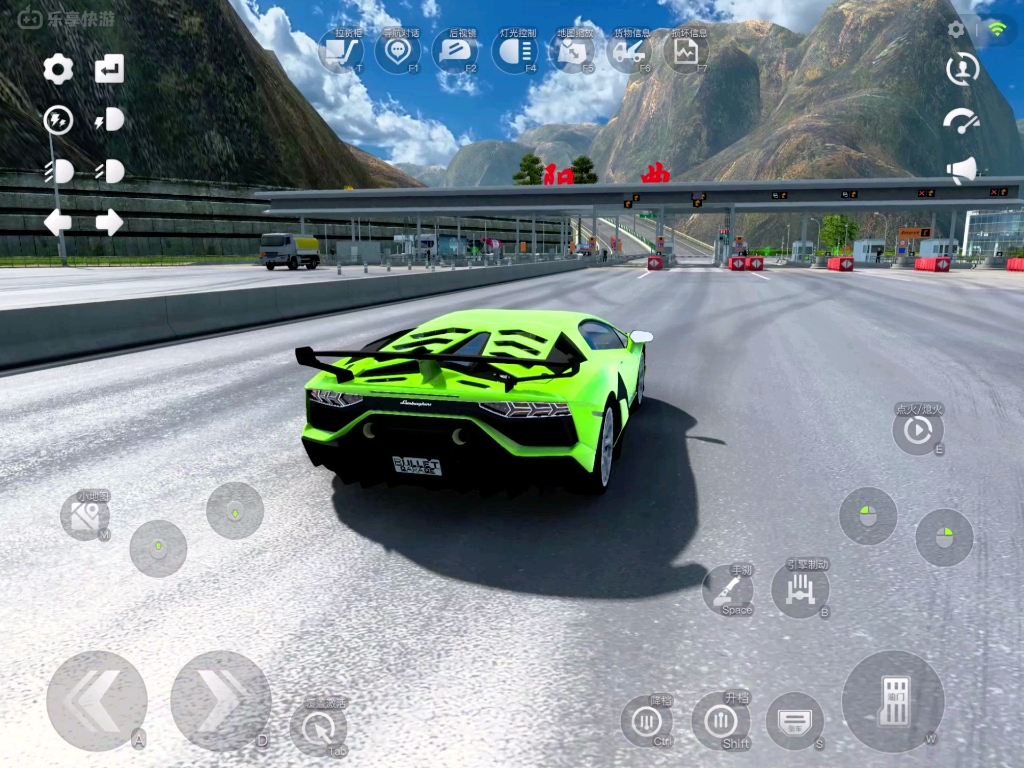The height and width of the screenshot is (768, 1024).
Task: Activate 引擎制动 engine brake
Action: coord(800,589)
